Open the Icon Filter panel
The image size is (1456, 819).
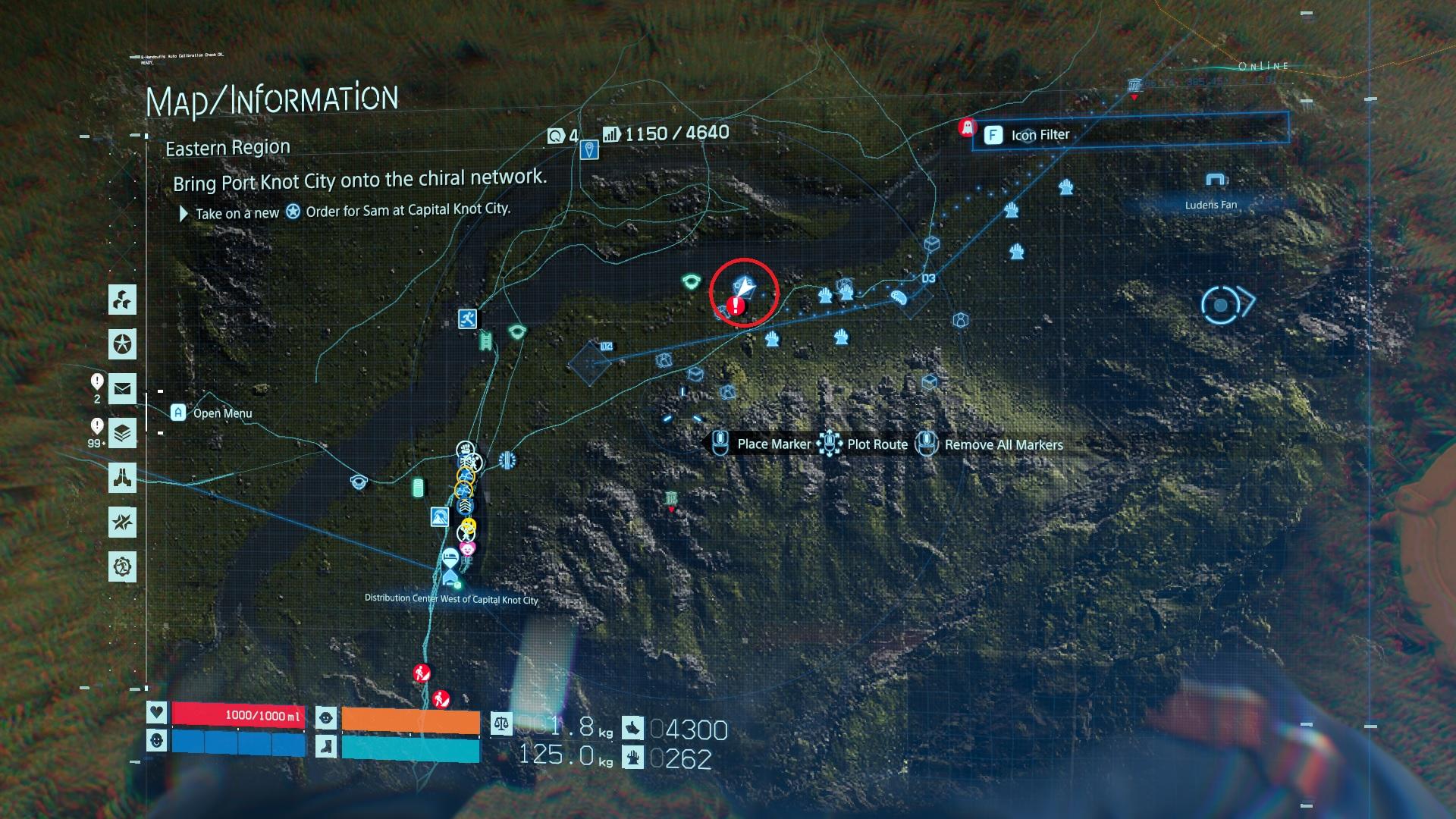tap(1039, 135)
